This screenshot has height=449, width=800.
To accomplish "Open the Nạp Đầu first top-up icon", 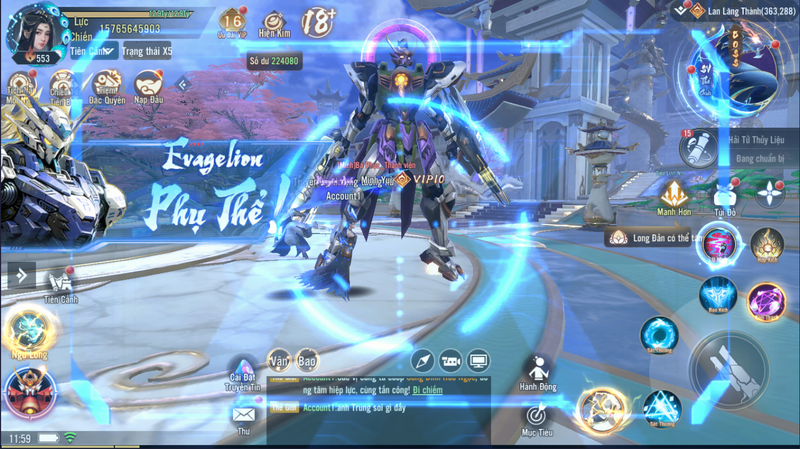I will click(149, 85).
